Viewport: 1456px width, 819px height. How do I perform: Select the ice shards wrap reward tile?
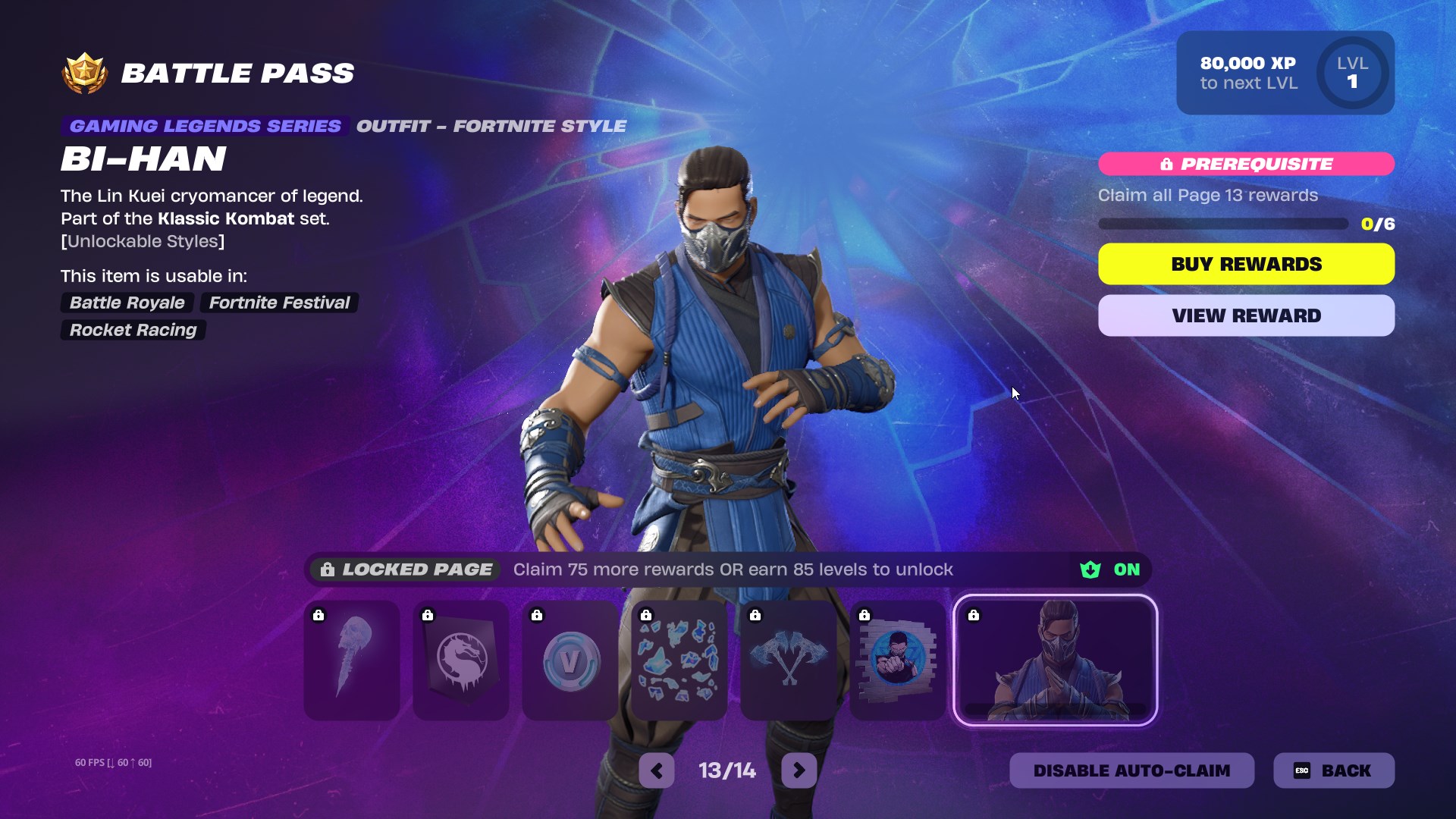click(x=679, y=660)
